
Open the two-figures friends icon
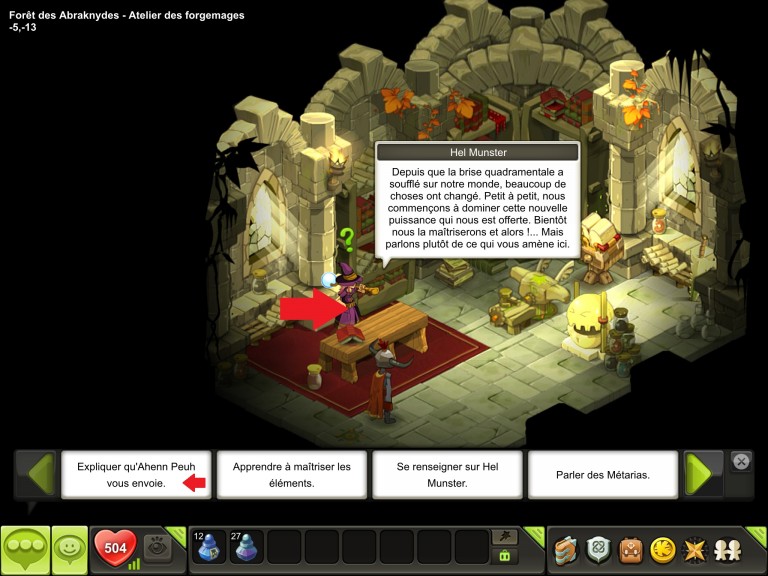point(726,549)
